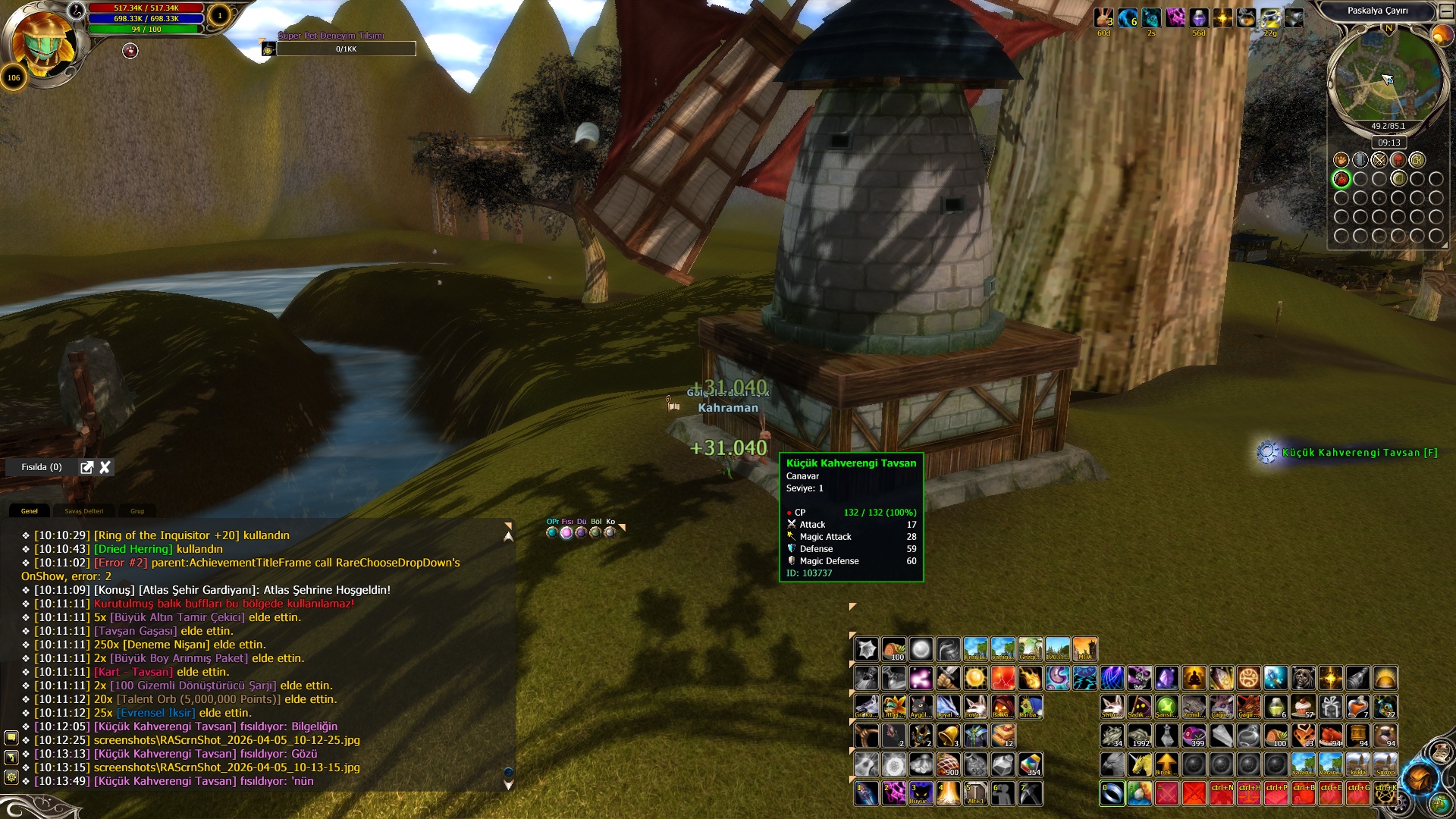Choose the pink Fısı chat channel orb
1456x819 pixels.
[566, 532]
